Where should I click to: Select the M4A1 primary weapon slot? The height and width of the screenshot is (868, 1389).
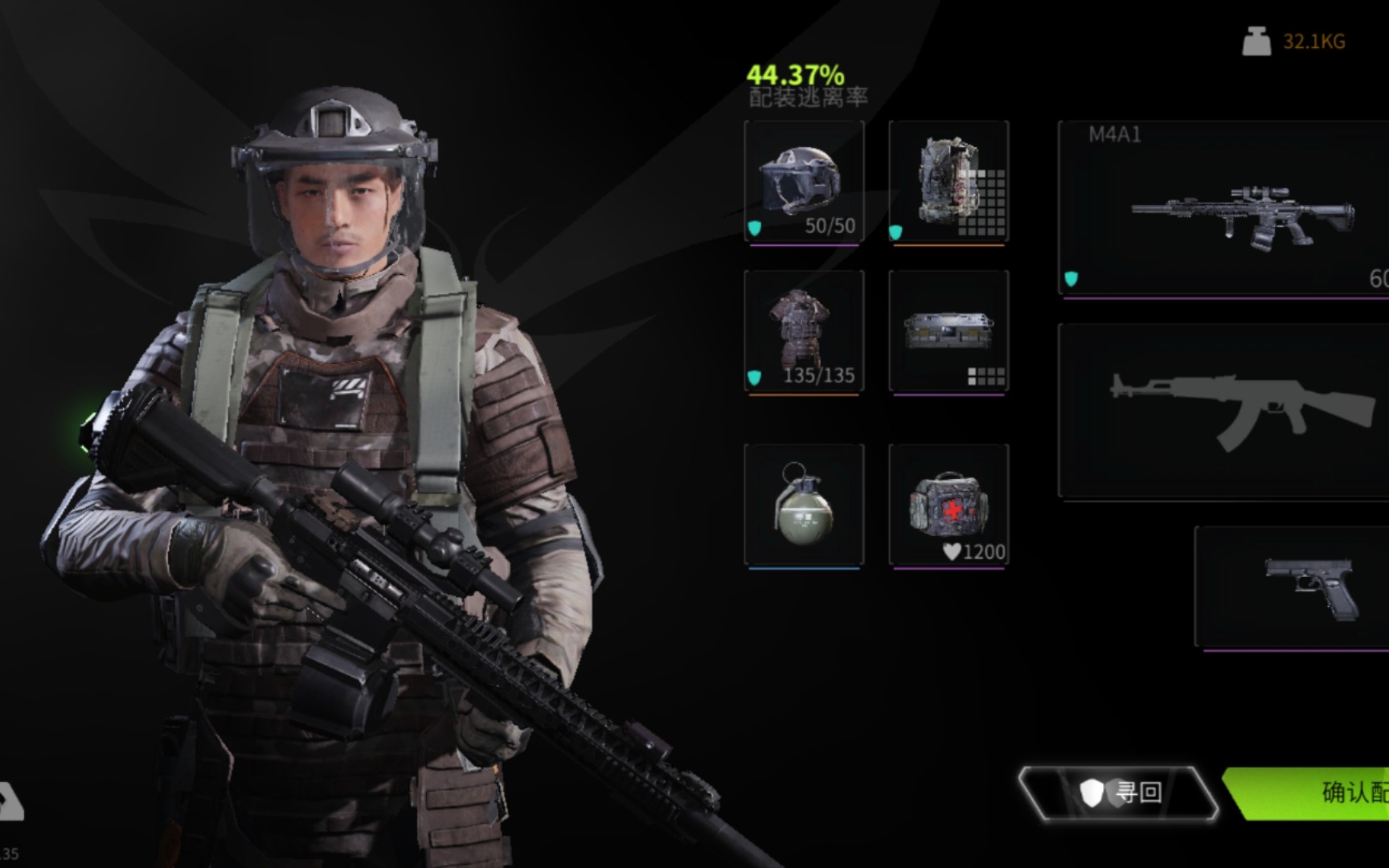click(x=1223, y=209)
